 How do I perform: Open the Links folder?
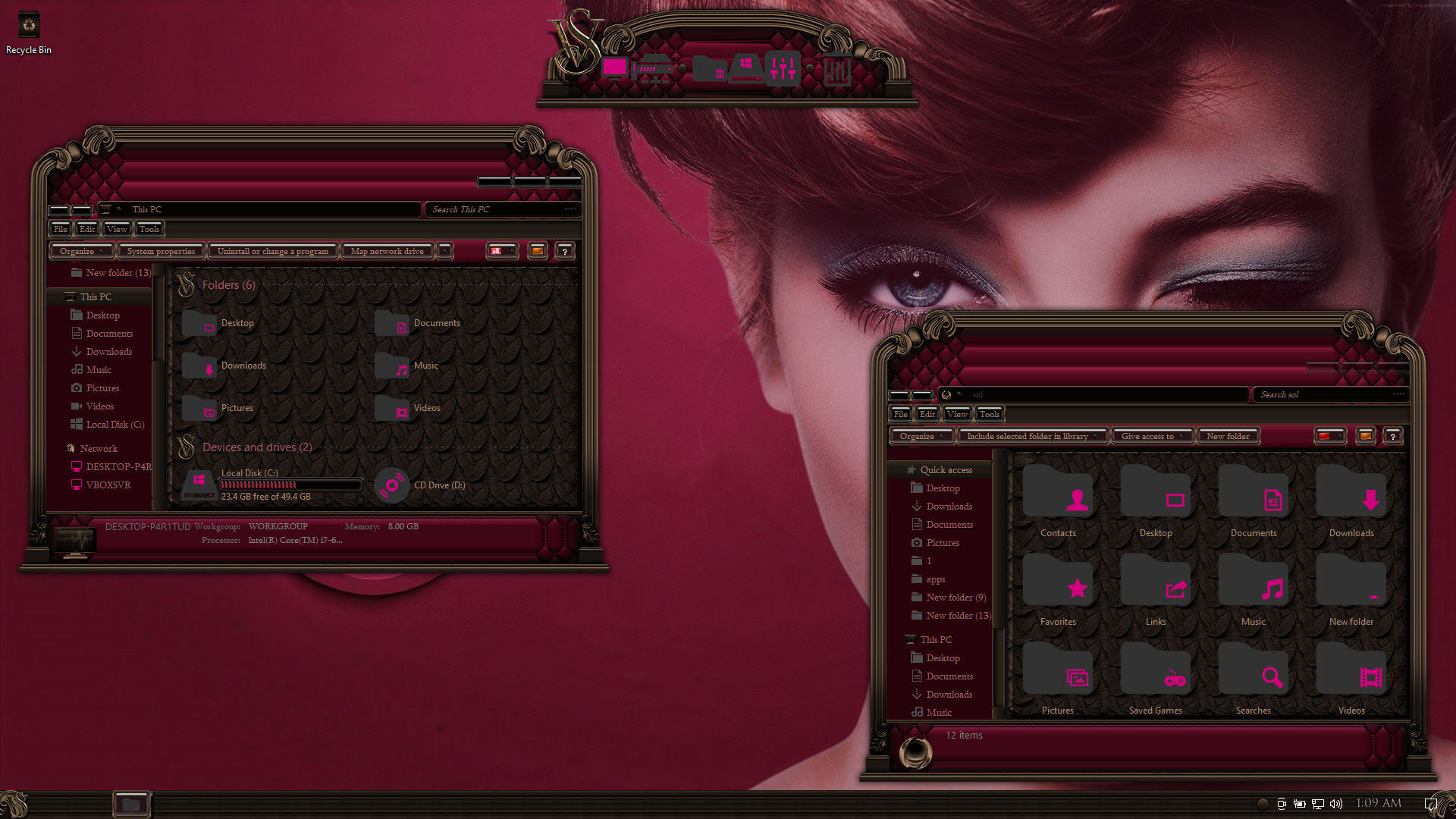click(x=1155, y=592)
